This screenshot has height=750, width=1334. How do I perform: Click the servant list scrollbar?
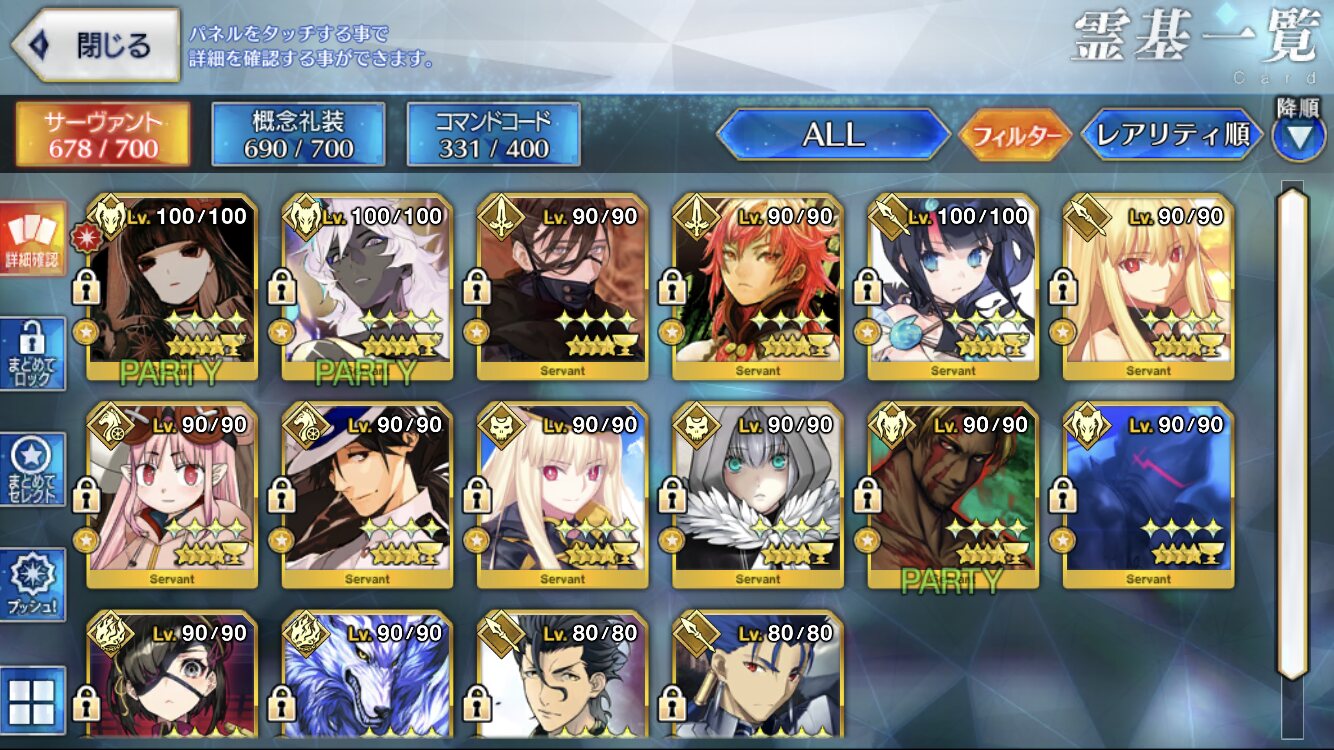point(1292,430)
